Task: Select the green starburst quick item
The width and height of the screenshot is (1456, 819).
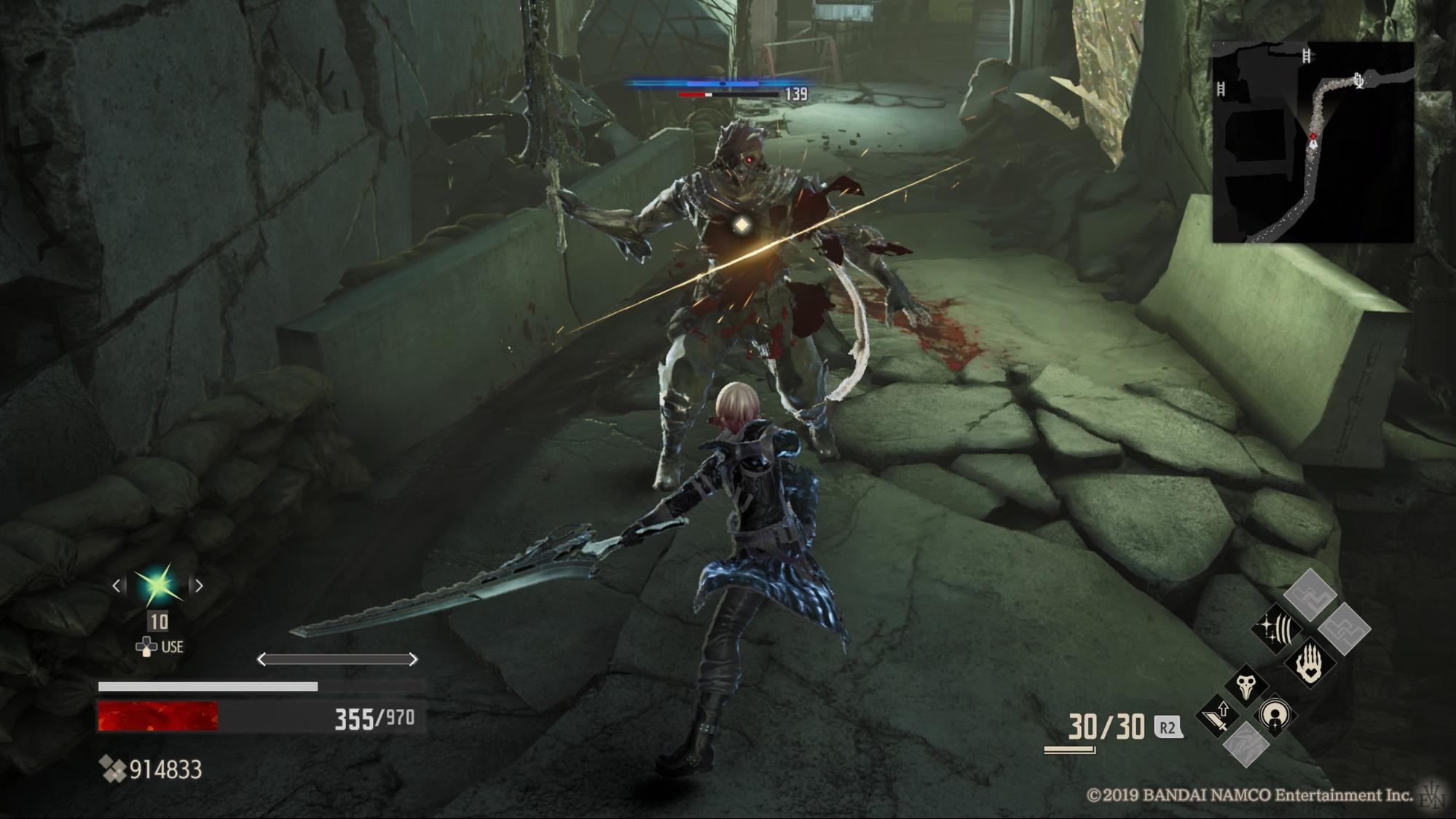Action: click(x=157, y=584)
